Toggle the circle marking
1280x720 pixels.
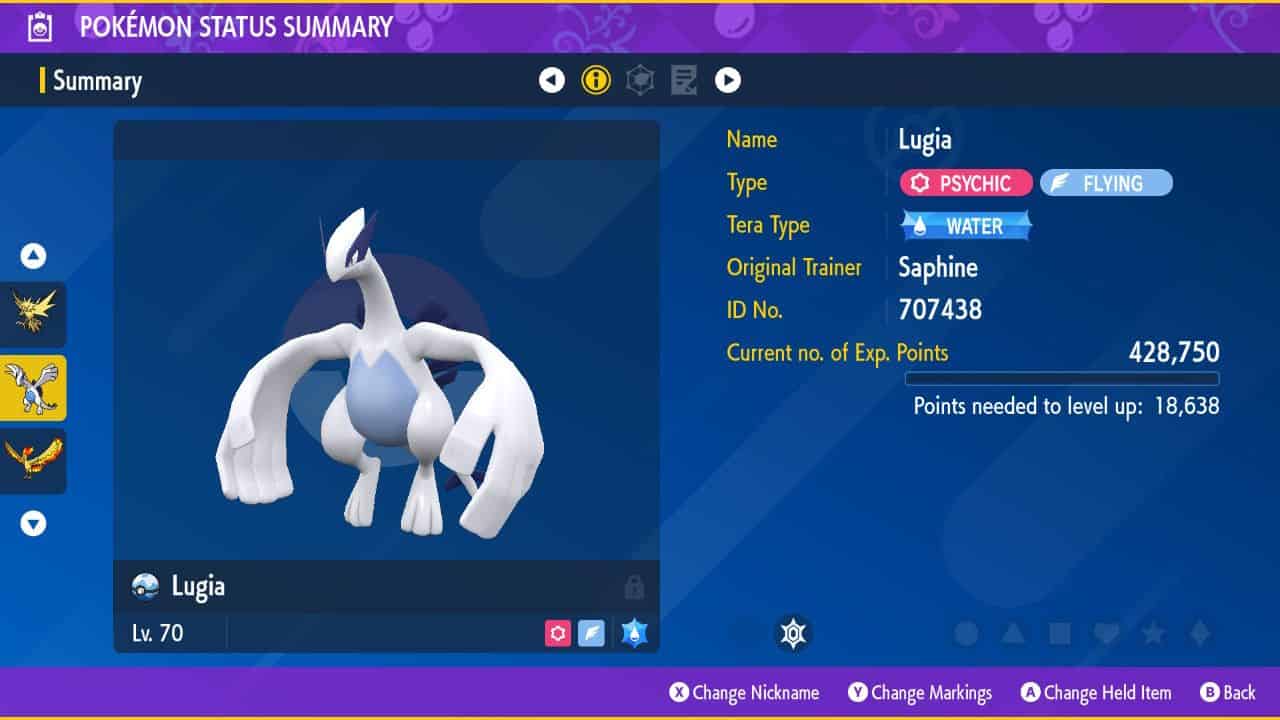[x=966, y=633]
